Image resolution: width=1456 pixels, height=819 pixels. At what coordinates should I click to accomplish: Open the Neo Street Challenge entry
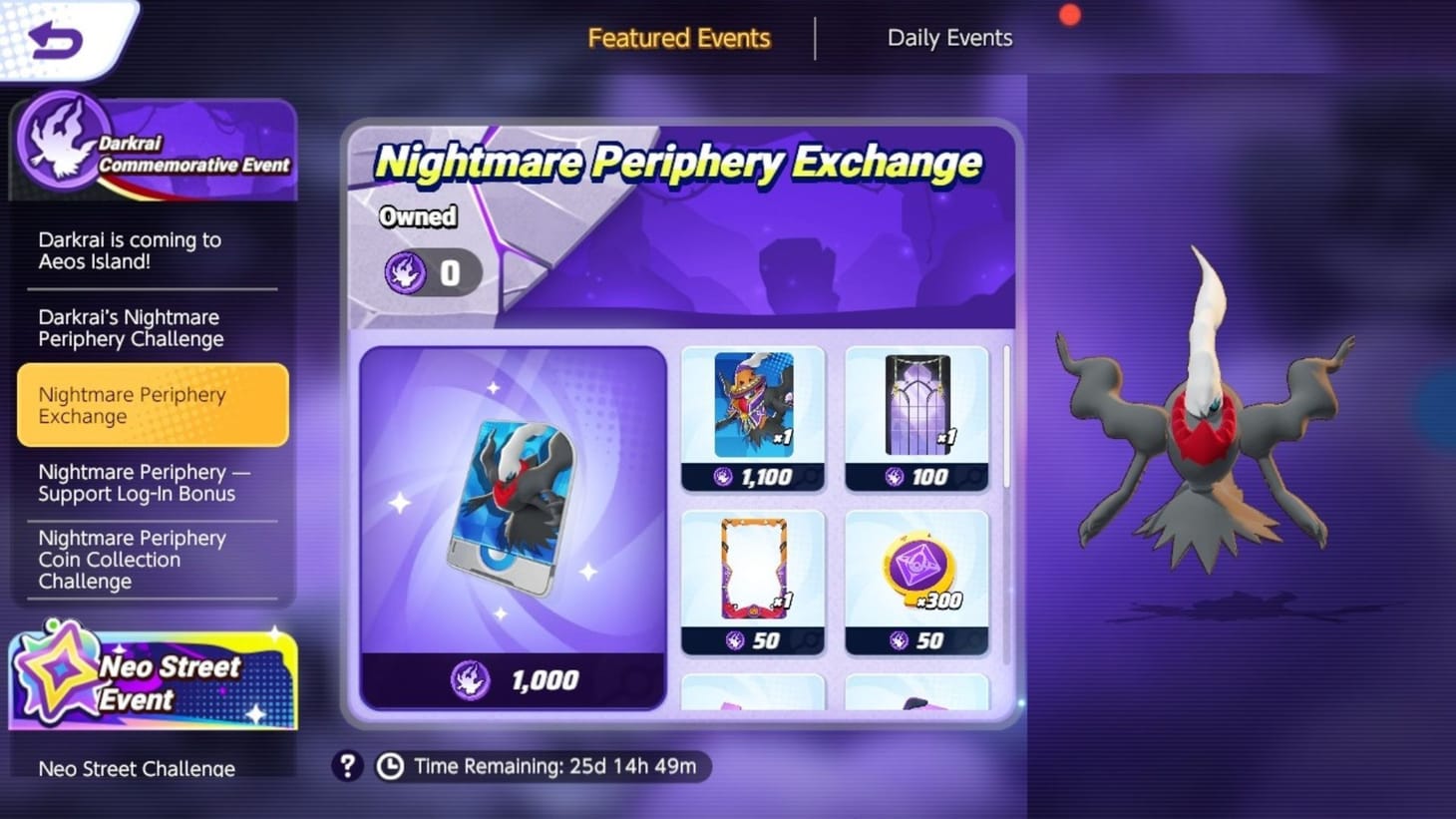pos(136,768)
